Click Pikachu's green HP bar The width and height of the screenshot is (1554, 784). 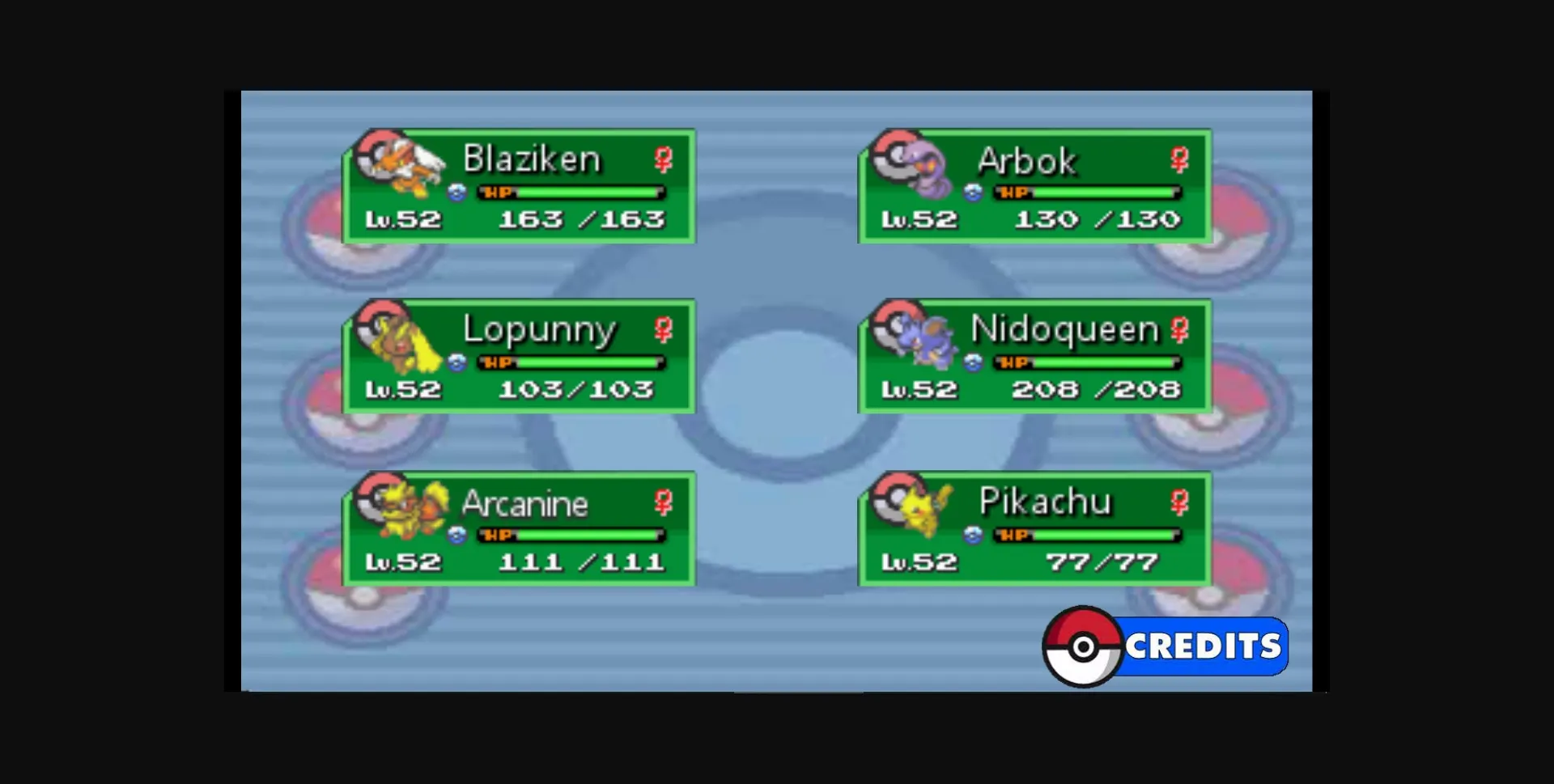click(1093, 535)
